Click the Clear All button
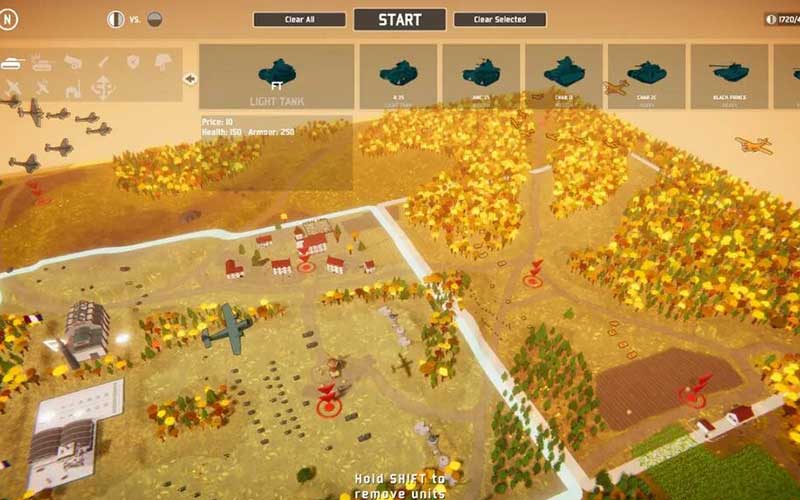The width and height of the screenshot is (800, 500). [x=299, y=19]
